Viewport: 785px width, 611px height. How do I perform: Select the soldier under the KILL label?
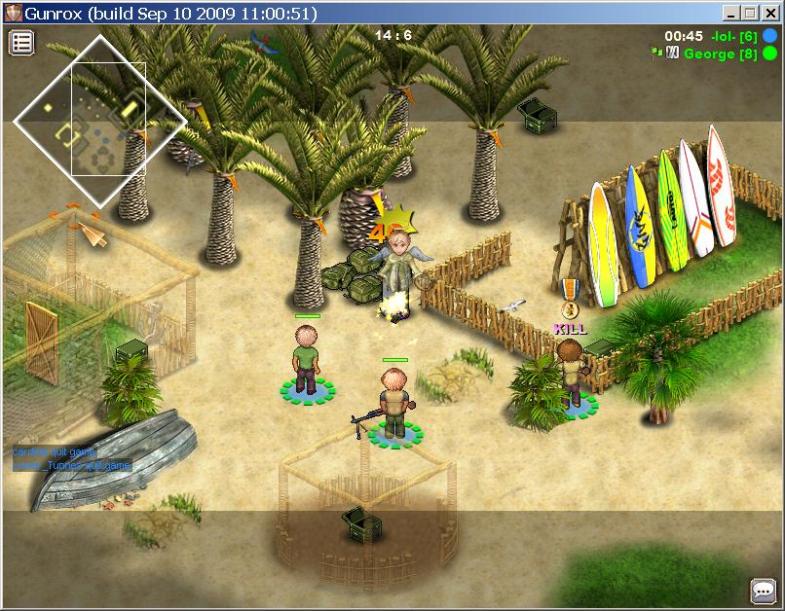(x=571, y=374)
